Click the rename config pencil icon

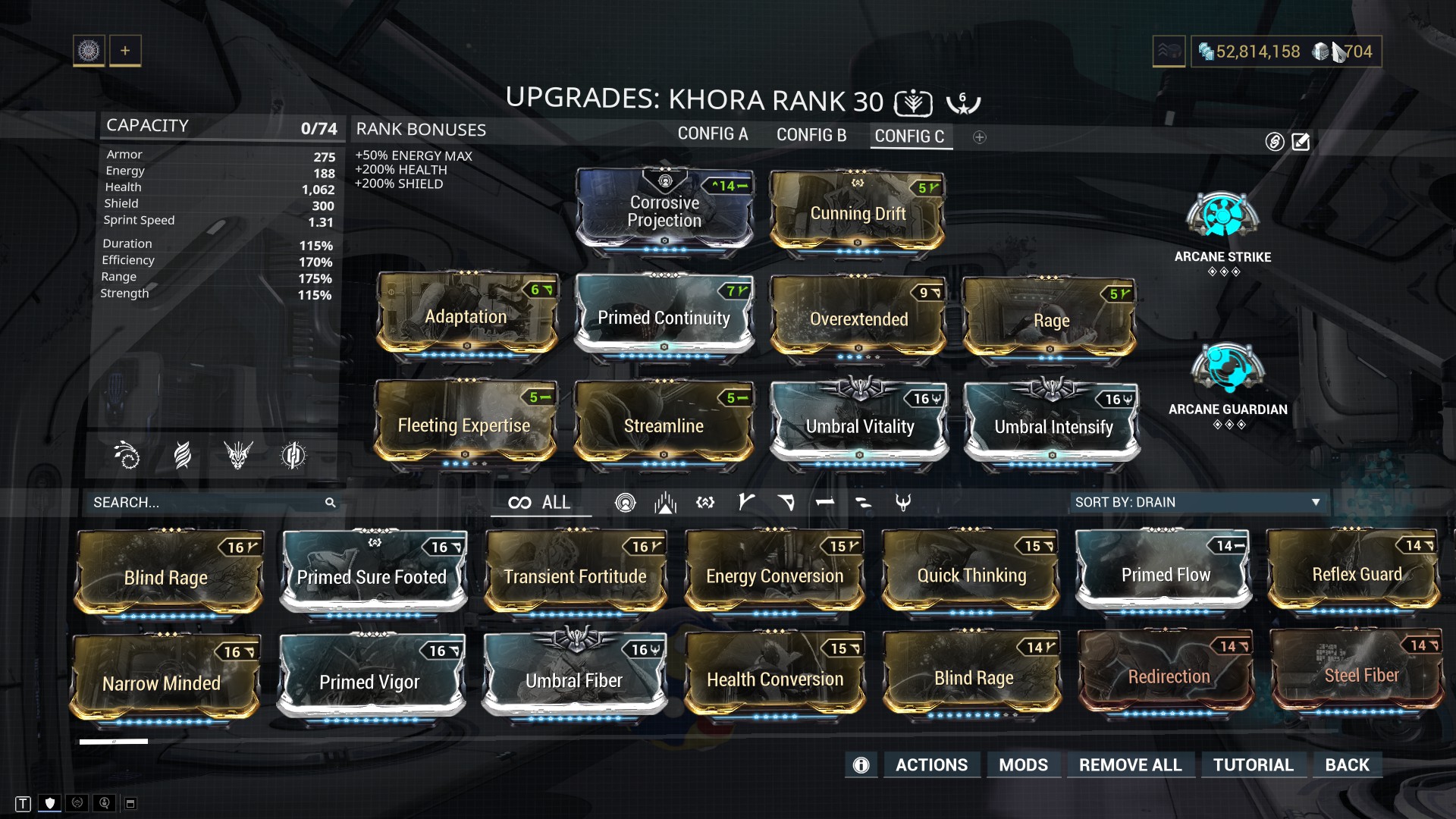1301,142
